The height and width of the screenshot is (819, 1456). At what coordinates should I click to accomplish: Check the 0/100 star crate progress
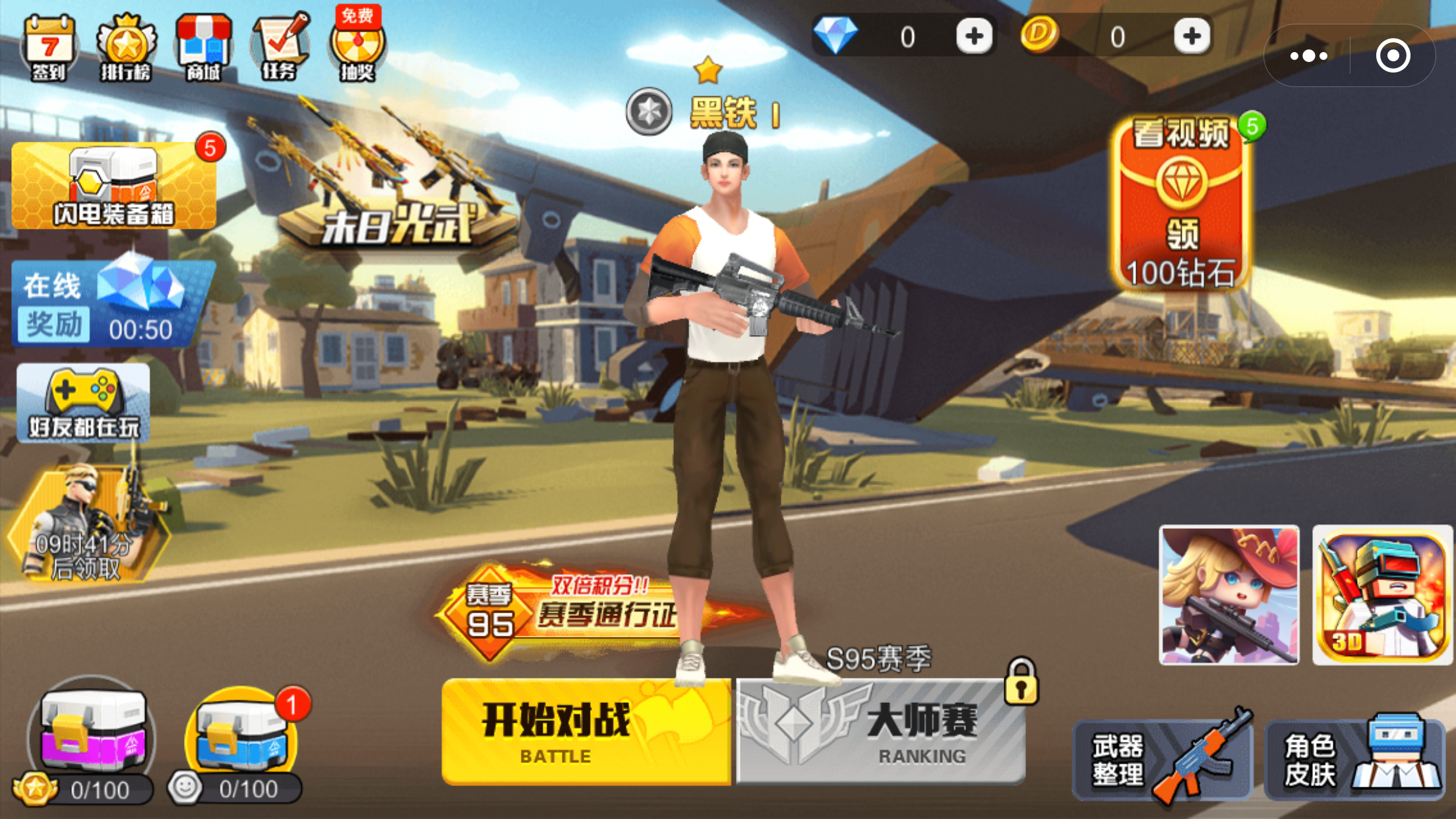point(92,739)
